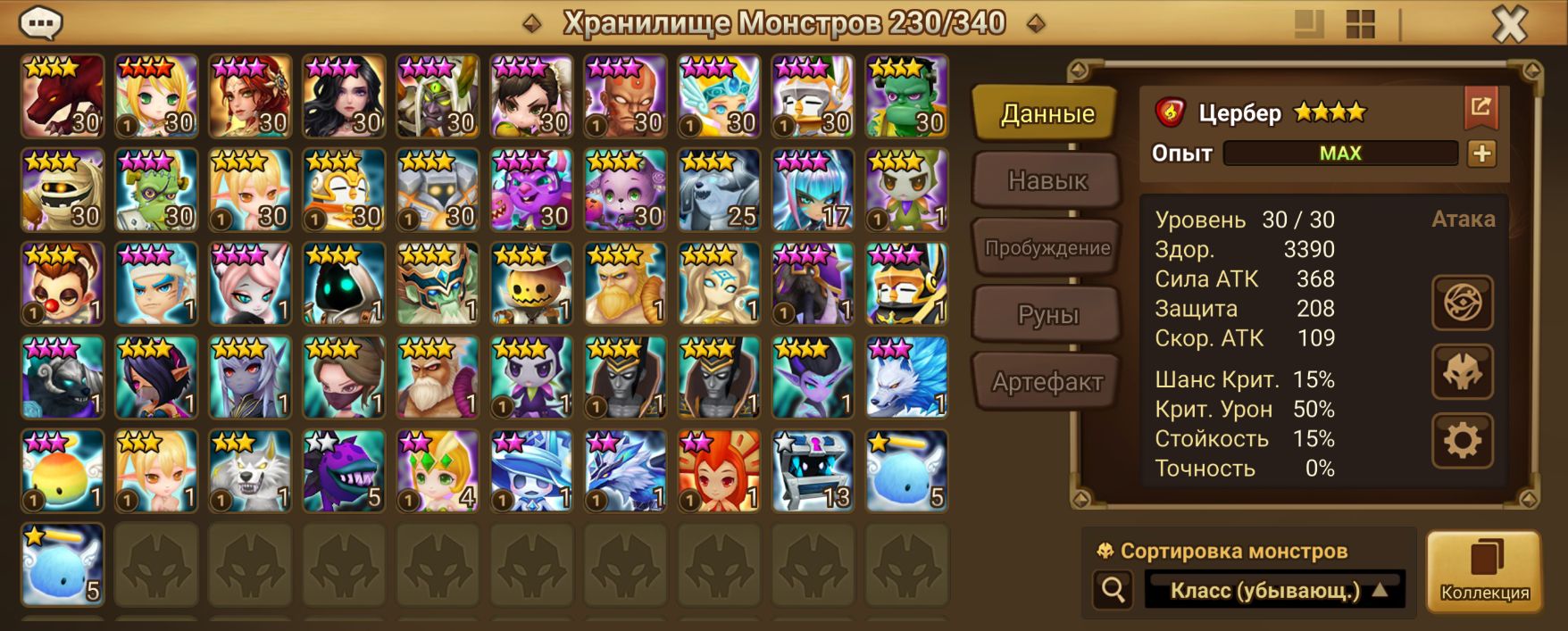Click the plus button beside experience bar

[1481, 154]
